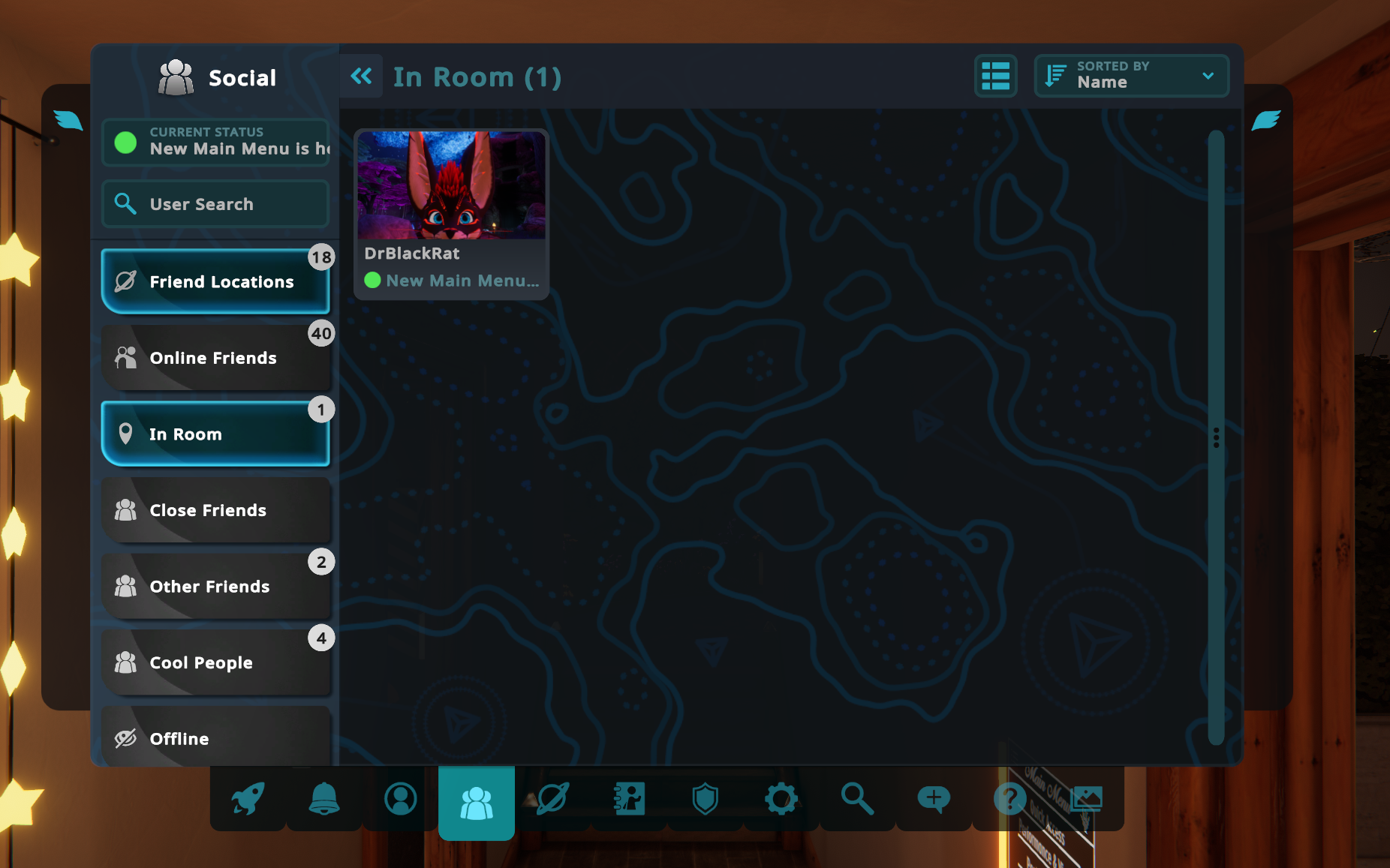Viewport: 1390px width, 868px height.
Task: Select DrBlackRat user card
Action: click(451, 214)
